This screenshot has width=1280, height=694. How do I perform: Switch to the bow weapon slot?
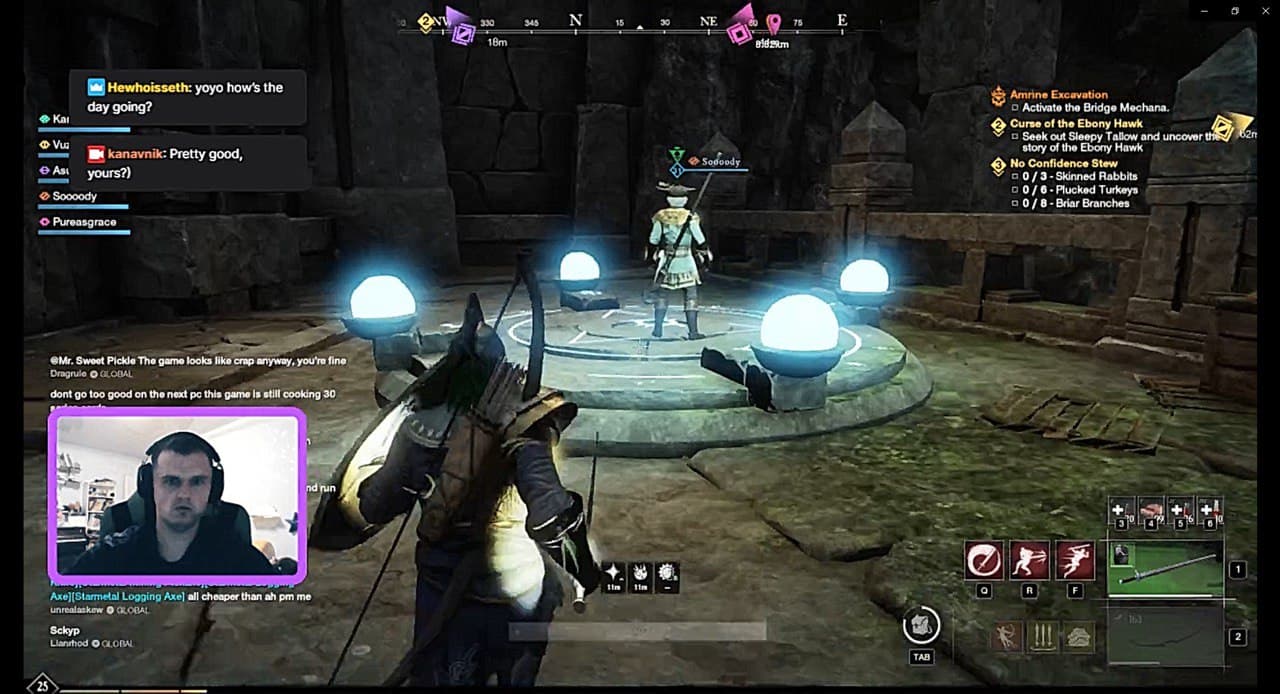pos(1166,637)
